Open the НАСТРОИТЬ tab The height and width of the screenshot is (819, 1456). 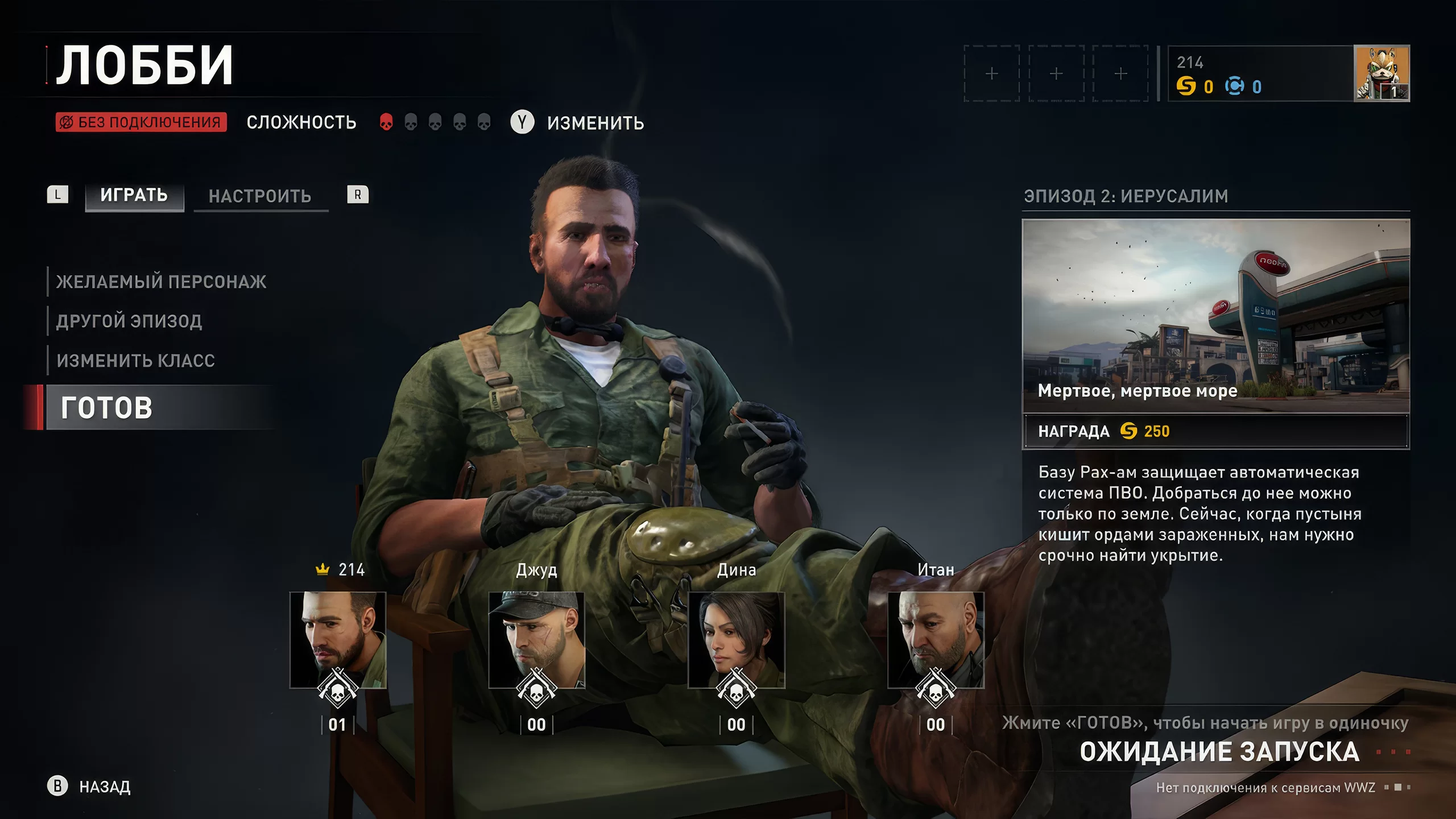260,197
